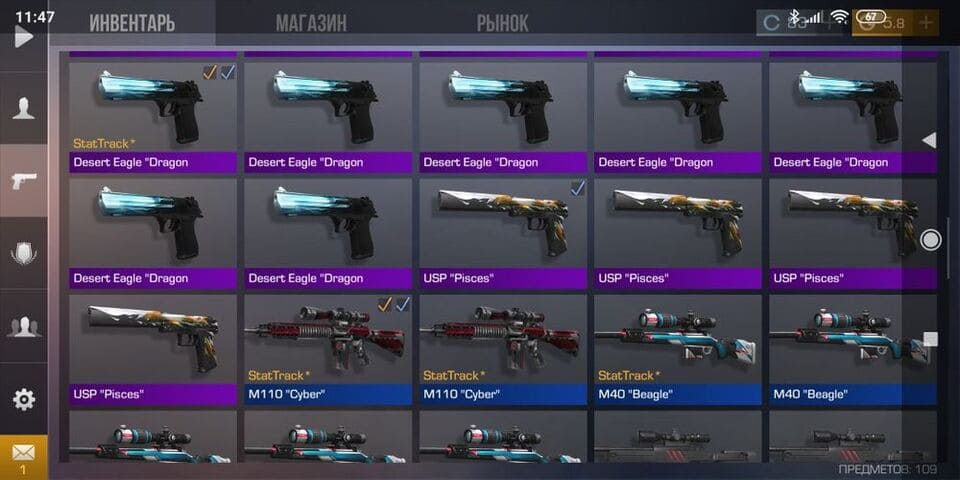Viewport: 960px width, 480px height.
Task: Select StatTrack M110 "Cyber" with checkmarks
Action: [328, 346]
